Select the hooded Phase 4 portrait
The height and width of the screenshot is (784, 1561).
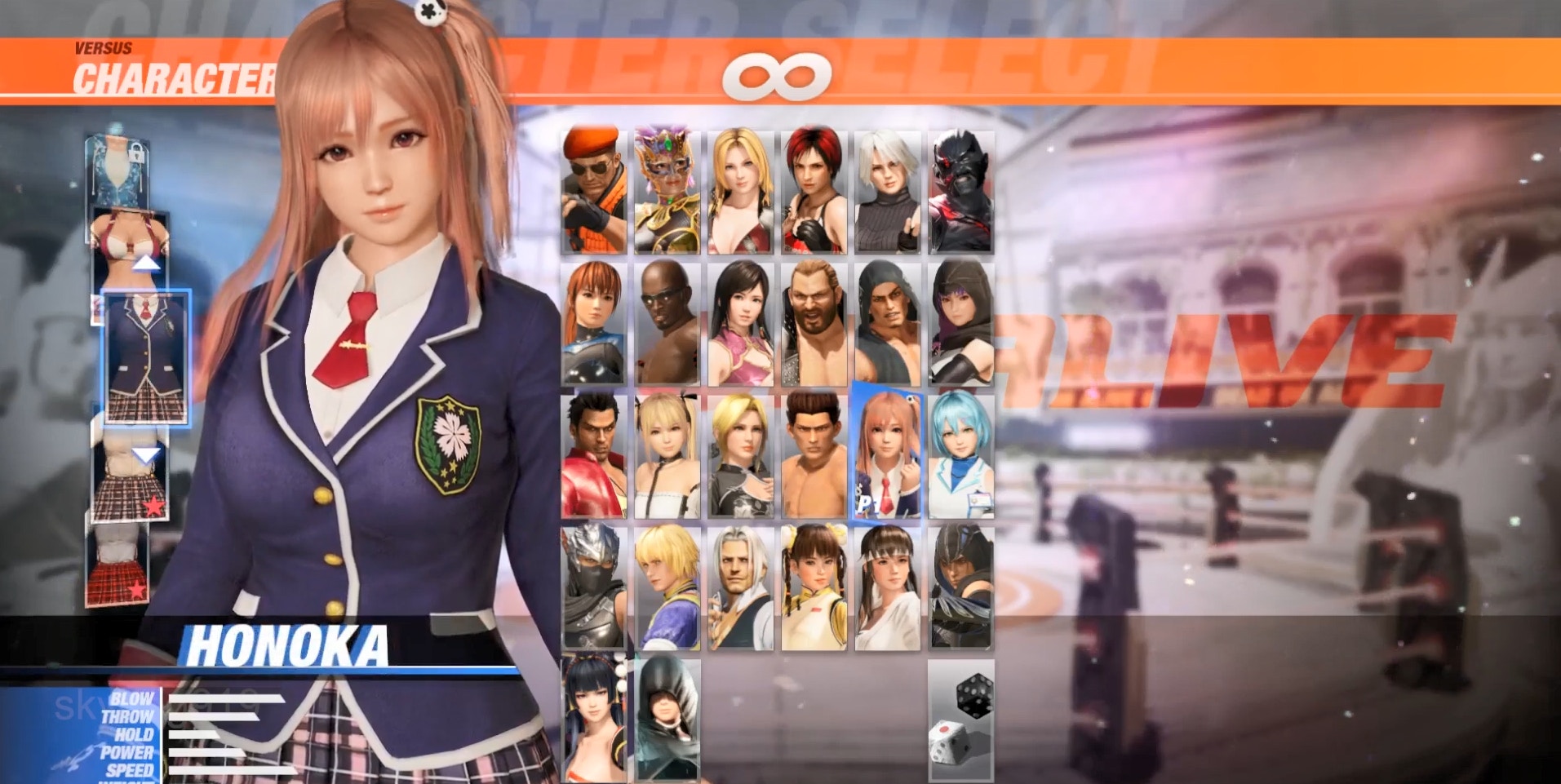(667, 718)
